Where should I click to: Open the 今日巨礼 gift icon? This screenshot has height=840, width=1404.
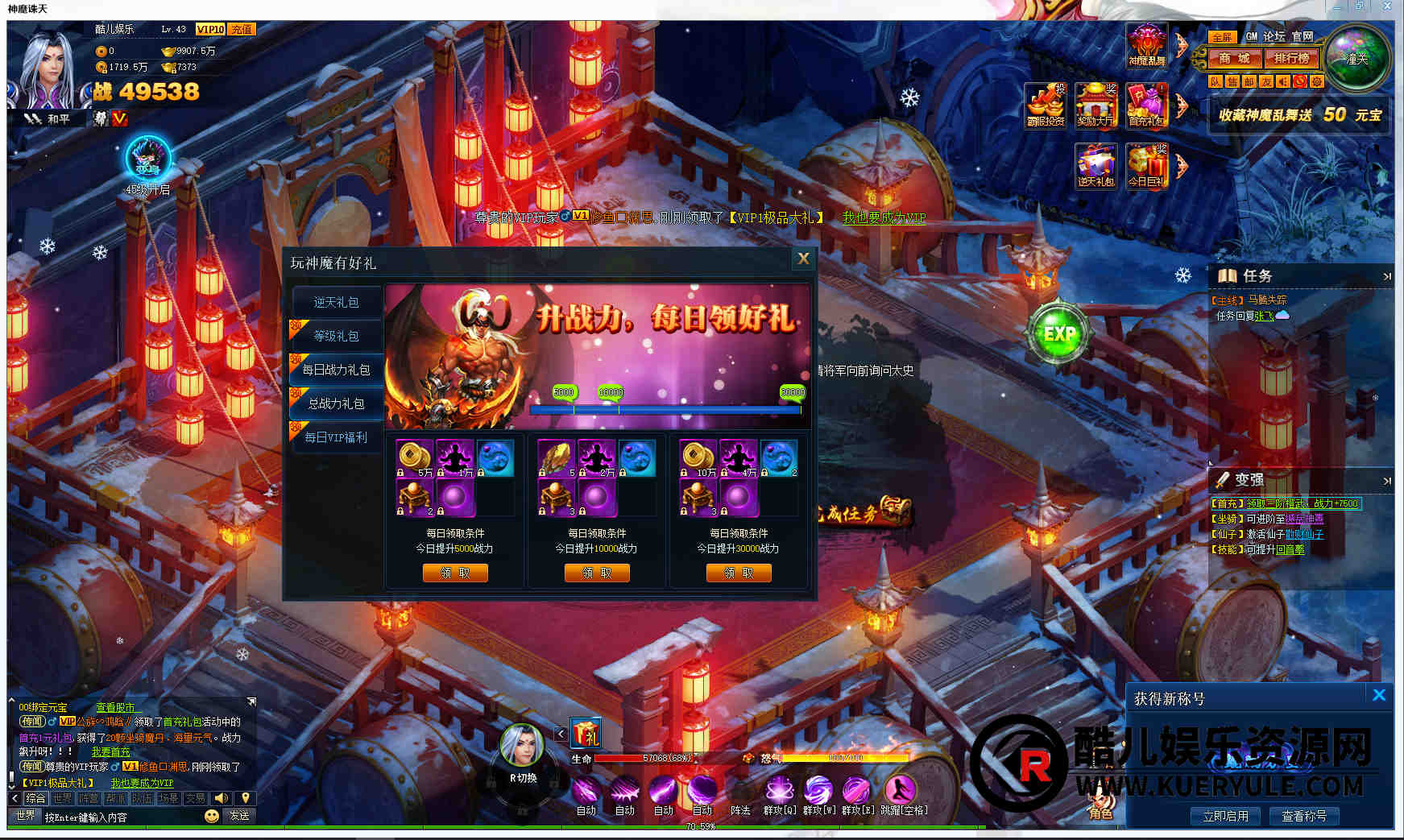[1147, 167]
